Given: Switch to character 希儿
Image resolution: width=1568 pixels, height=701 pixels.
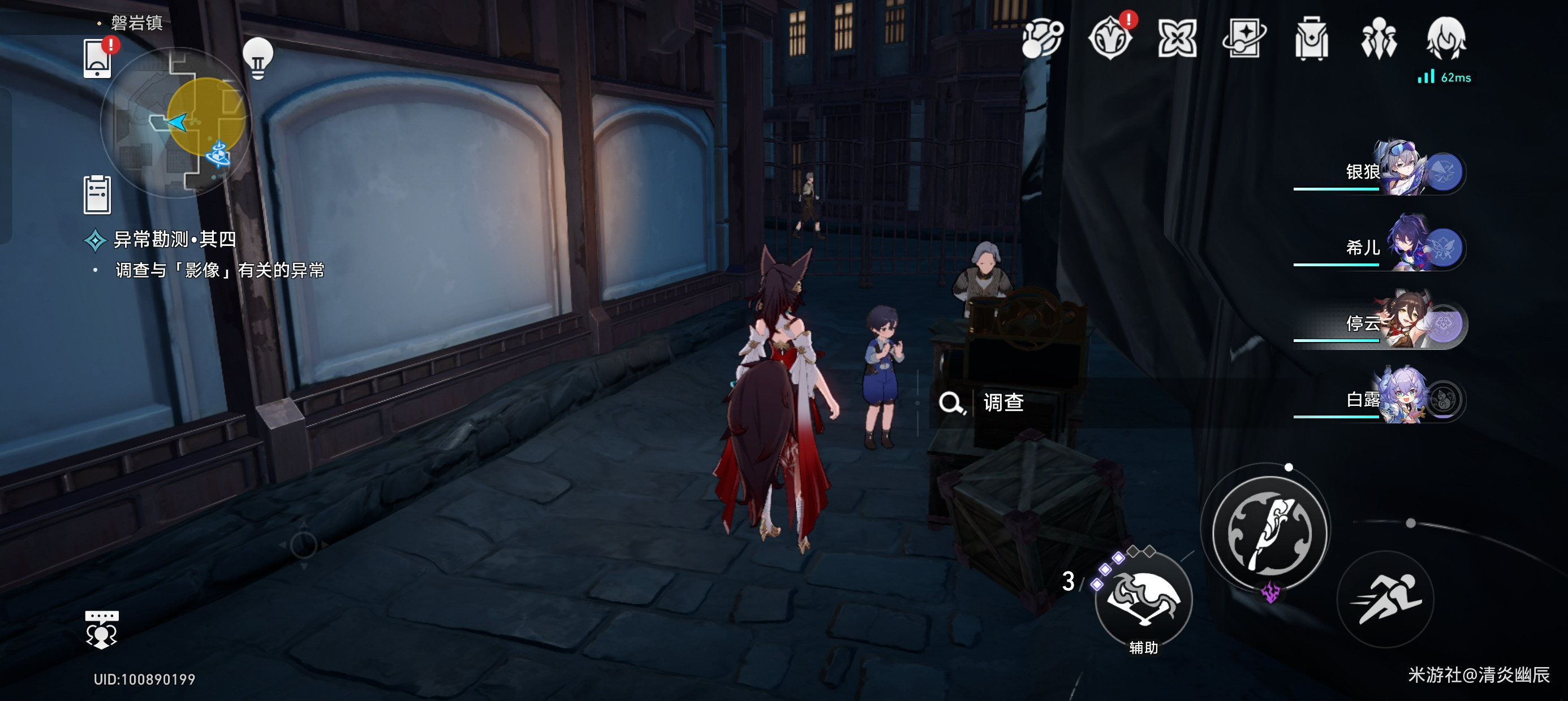Looking at the screenshot, I should pos(1400,246).
